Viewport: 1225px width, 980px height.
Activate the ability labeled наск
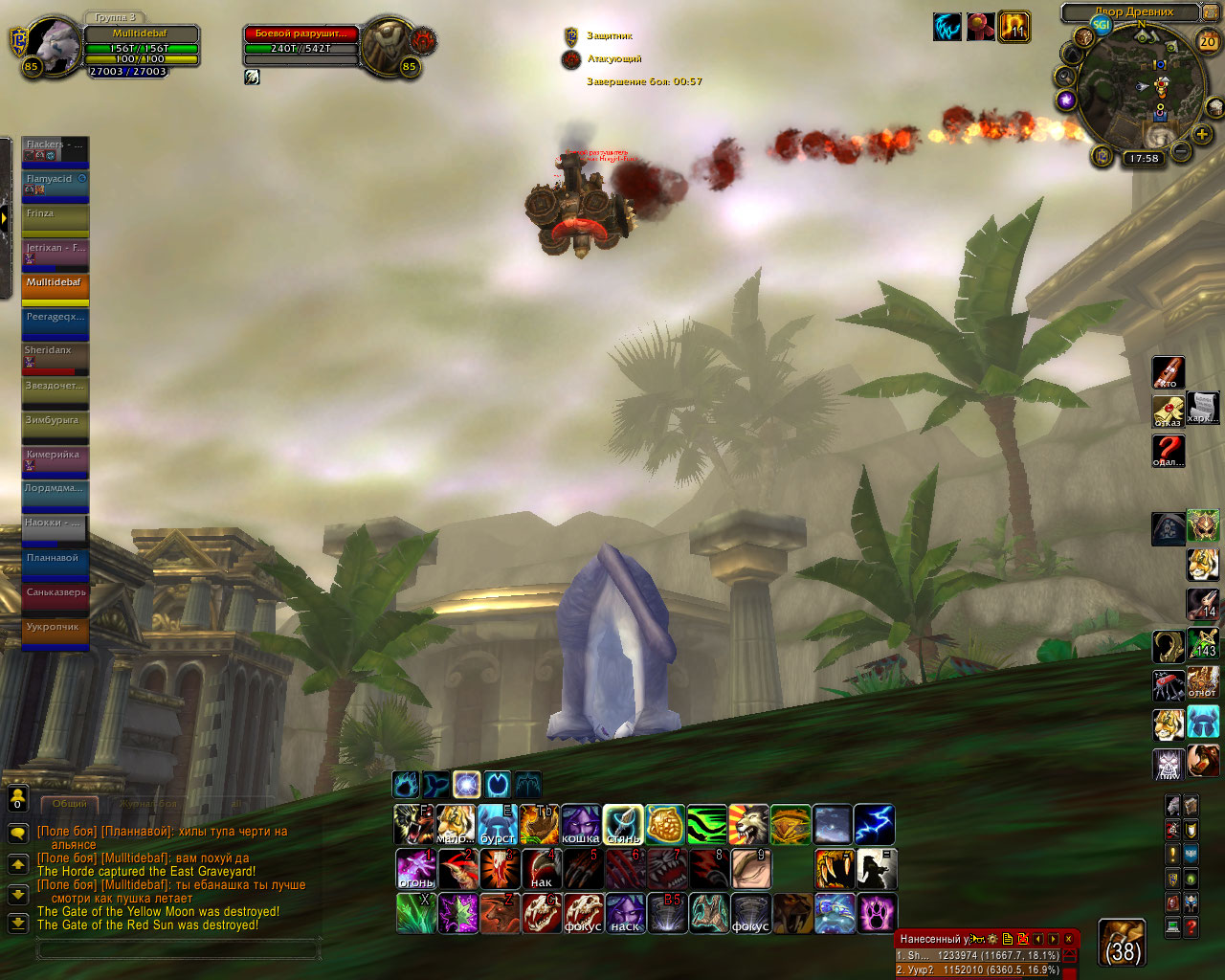pos(624,913)
